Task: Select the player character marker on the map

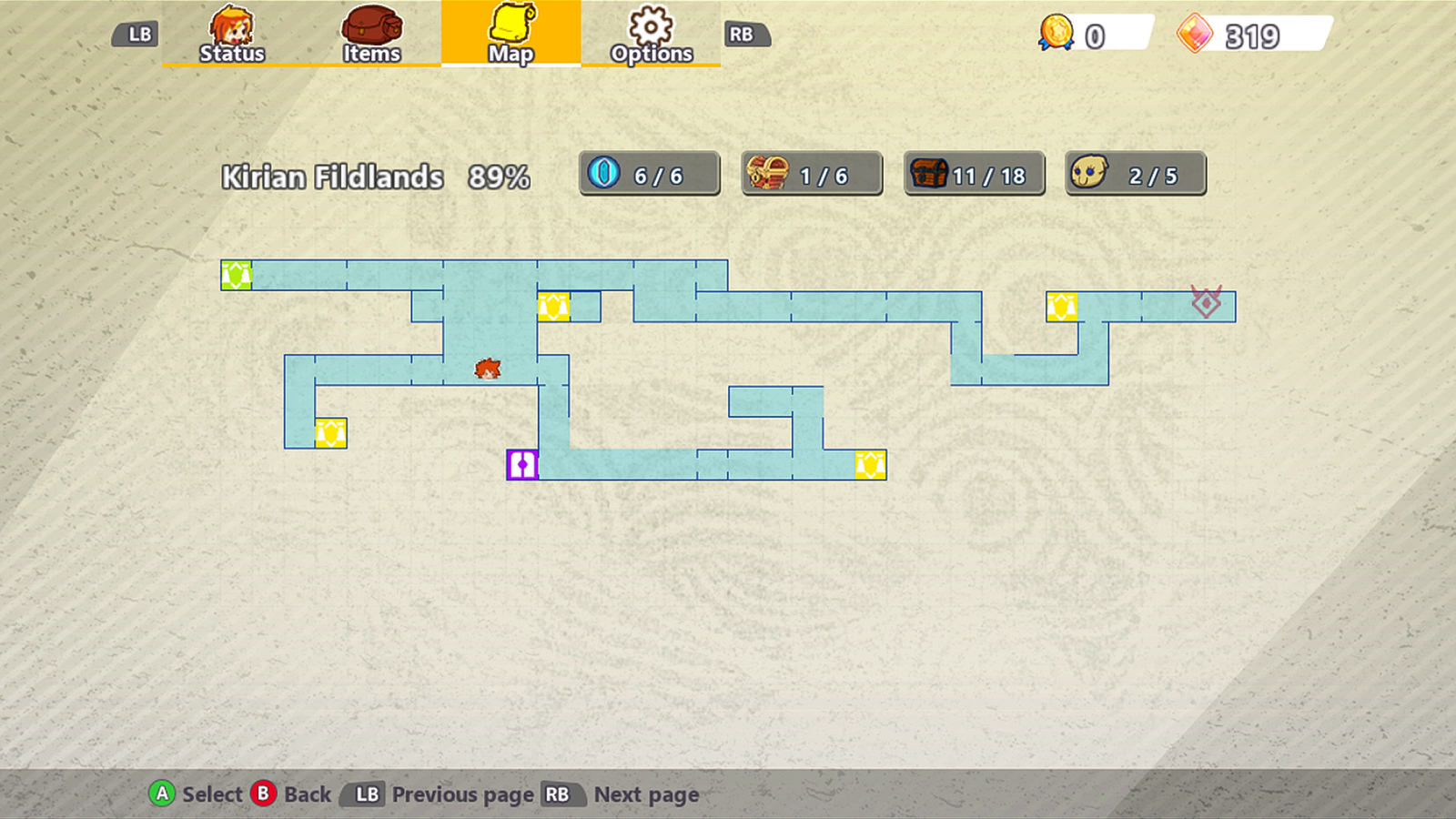Action: point(487,370)
